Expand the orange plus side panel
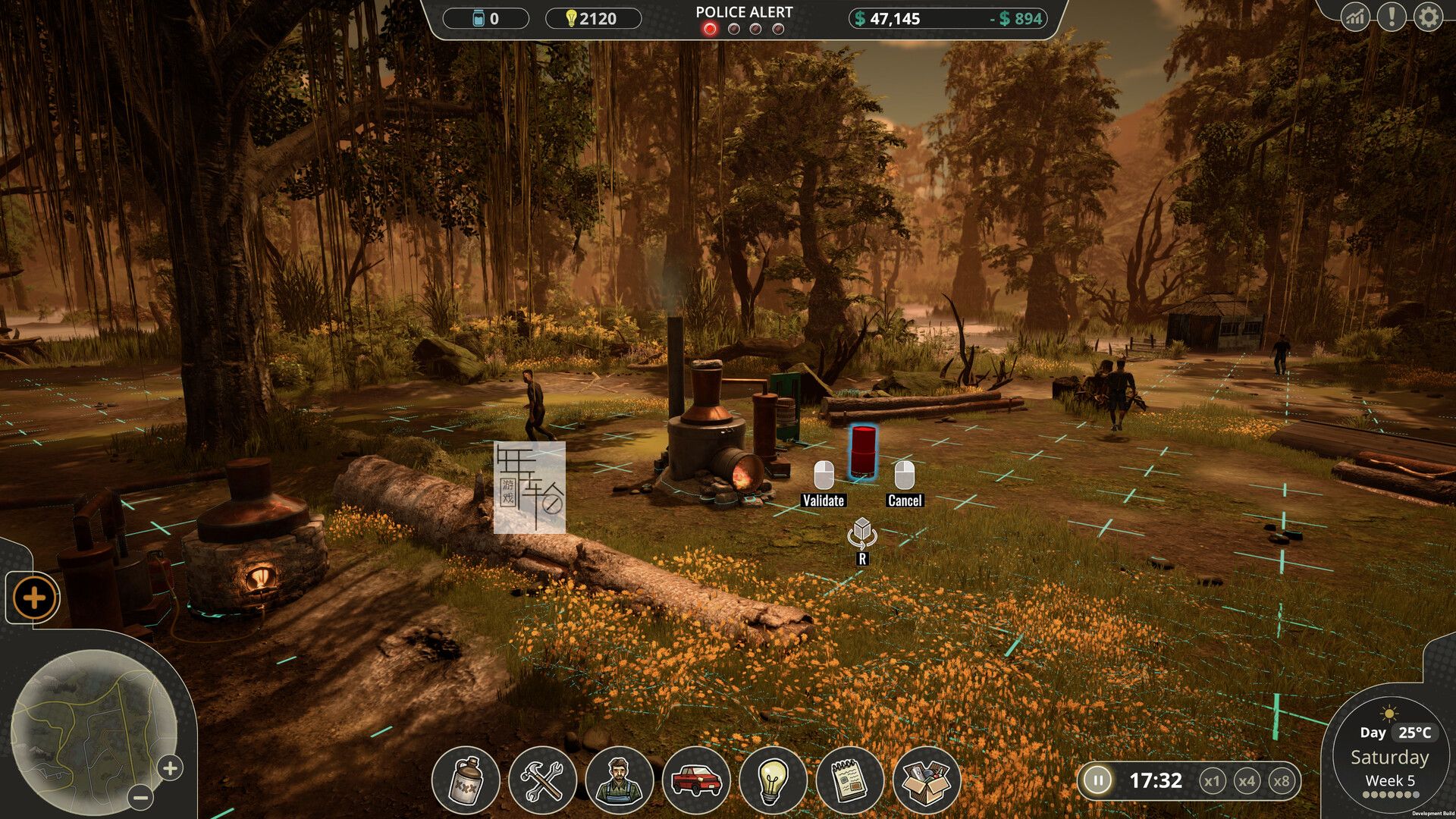The width and height of the screenshot is (1456, 819). 34,598
